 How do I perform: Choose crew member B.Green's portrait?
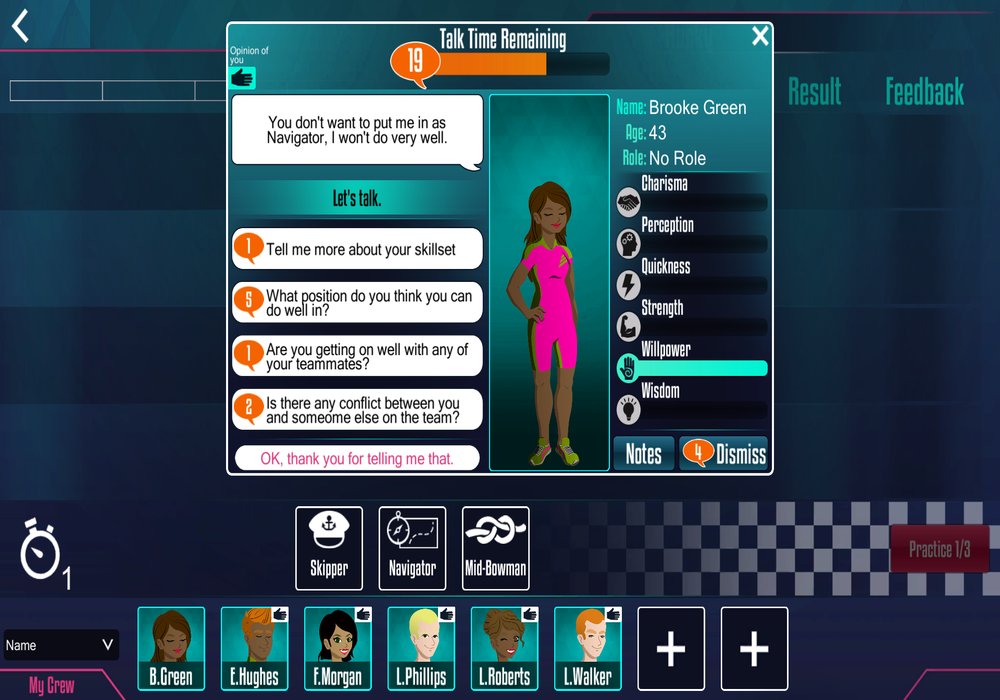point(171,648)
